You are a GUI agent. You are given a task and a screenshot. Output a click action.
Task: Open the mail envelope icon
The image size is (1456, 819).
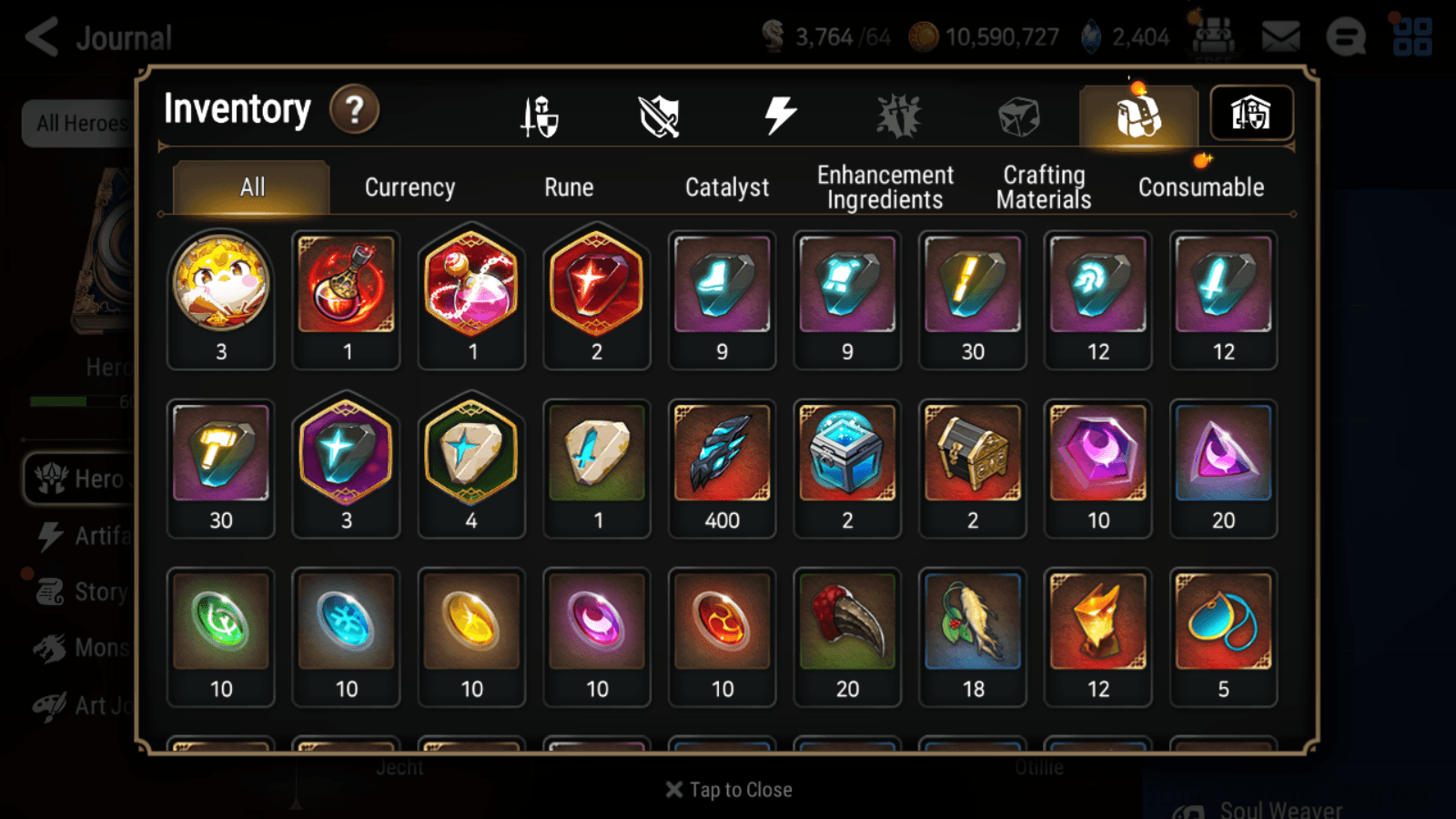point(1282,36)
